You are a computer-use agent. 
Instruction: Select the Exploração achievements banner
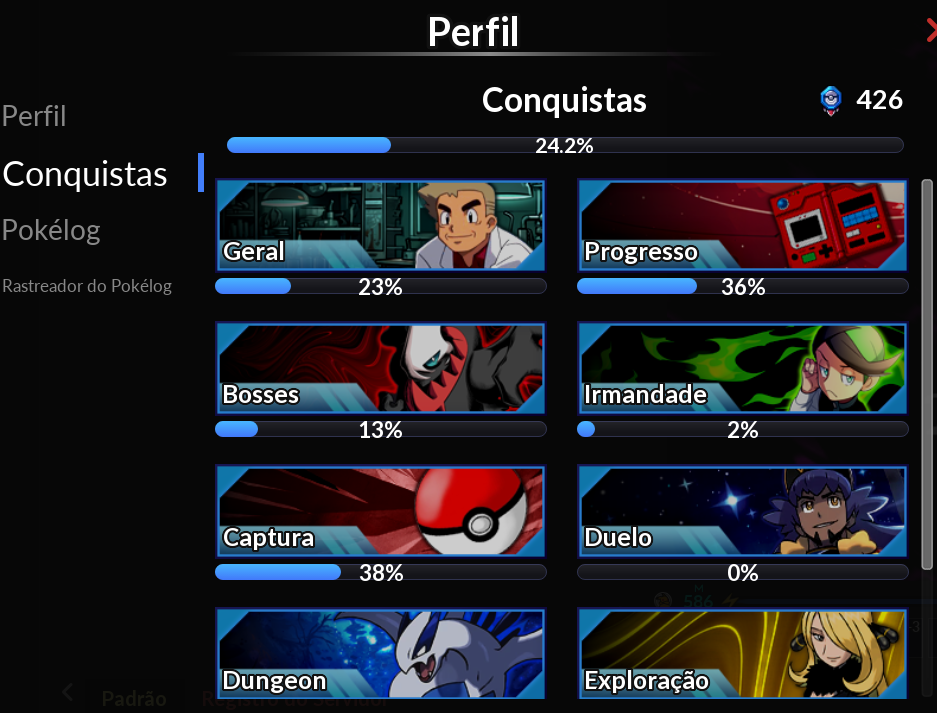pos(742,653)
